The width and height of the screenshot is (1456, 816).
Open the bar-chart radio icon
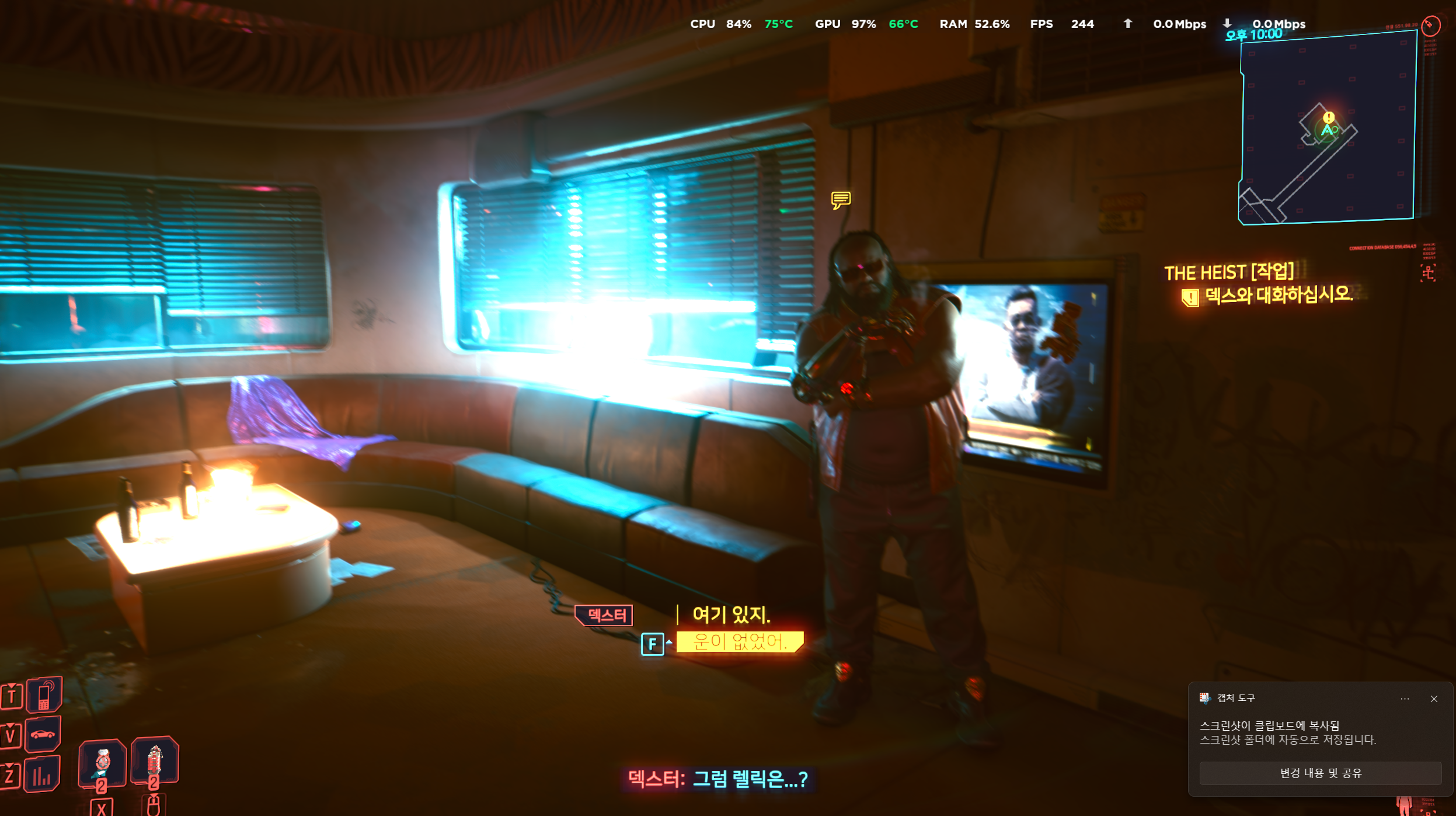42,775
